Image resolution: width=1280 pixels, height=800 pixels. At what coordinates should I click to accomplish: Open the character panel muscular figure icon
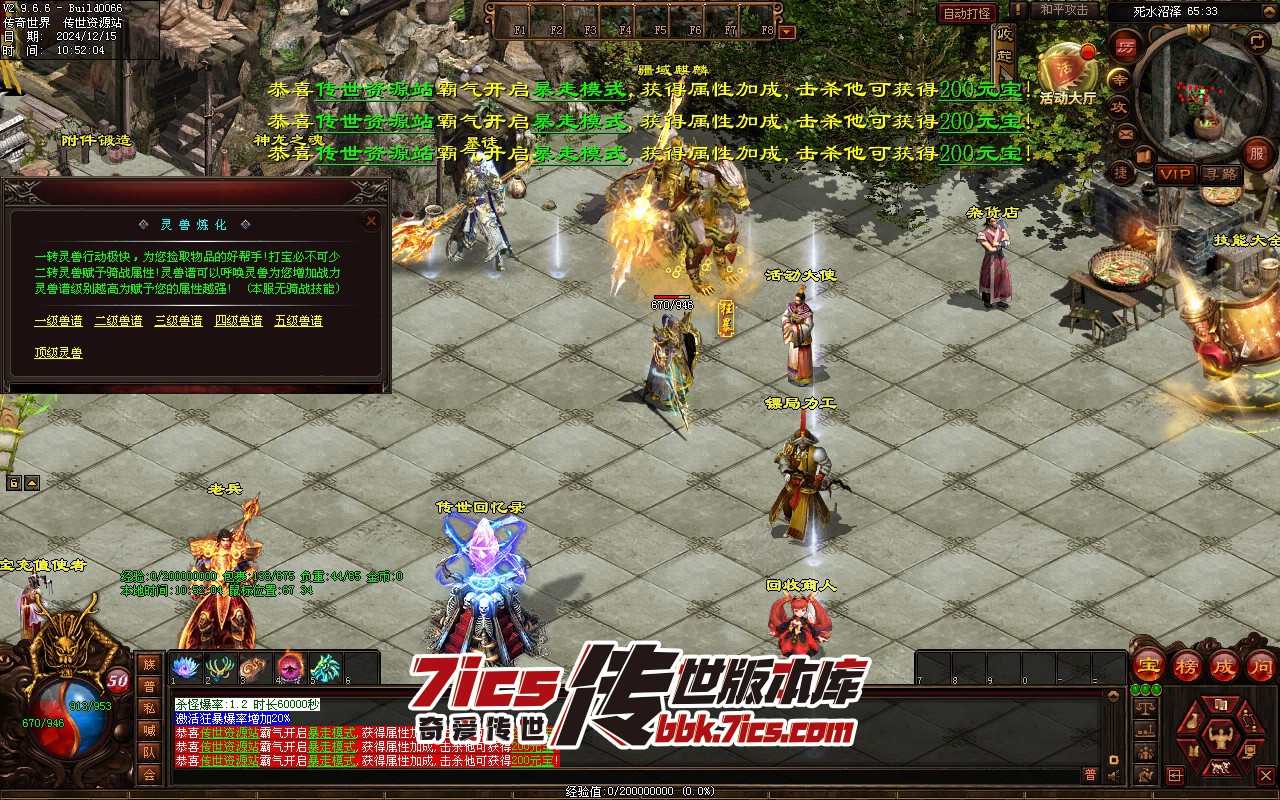1219,738
